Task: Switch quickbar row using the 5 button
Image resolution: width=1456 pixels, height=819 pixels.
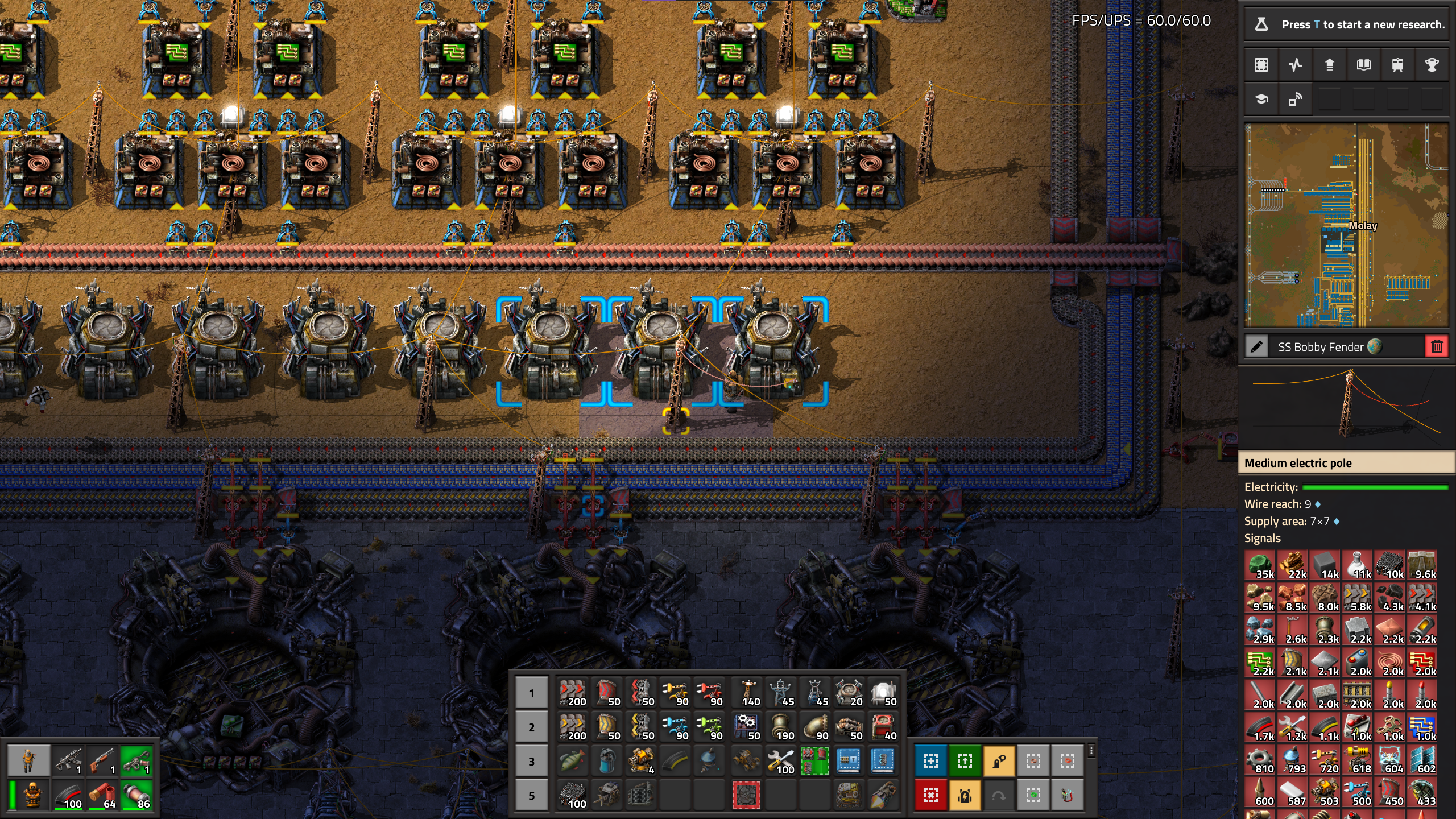Action: [x=531, y=795]
